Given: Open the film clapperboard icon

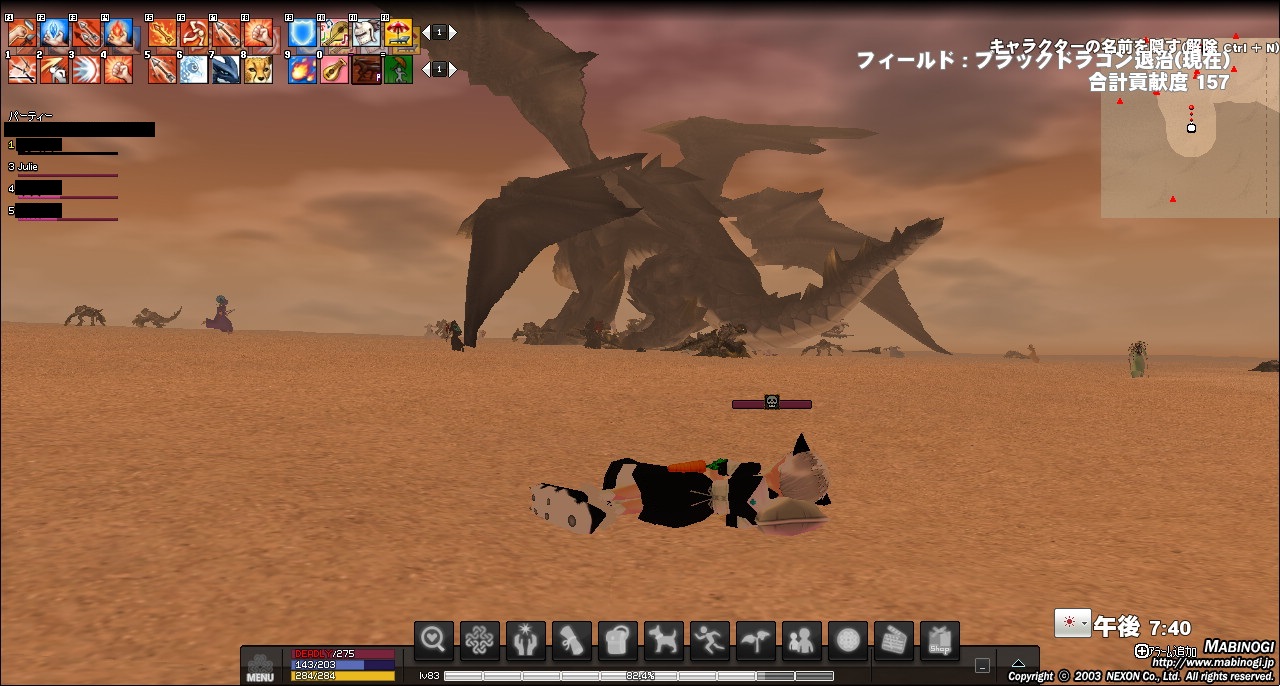Looking at the screenshot, I should point(894,640).
